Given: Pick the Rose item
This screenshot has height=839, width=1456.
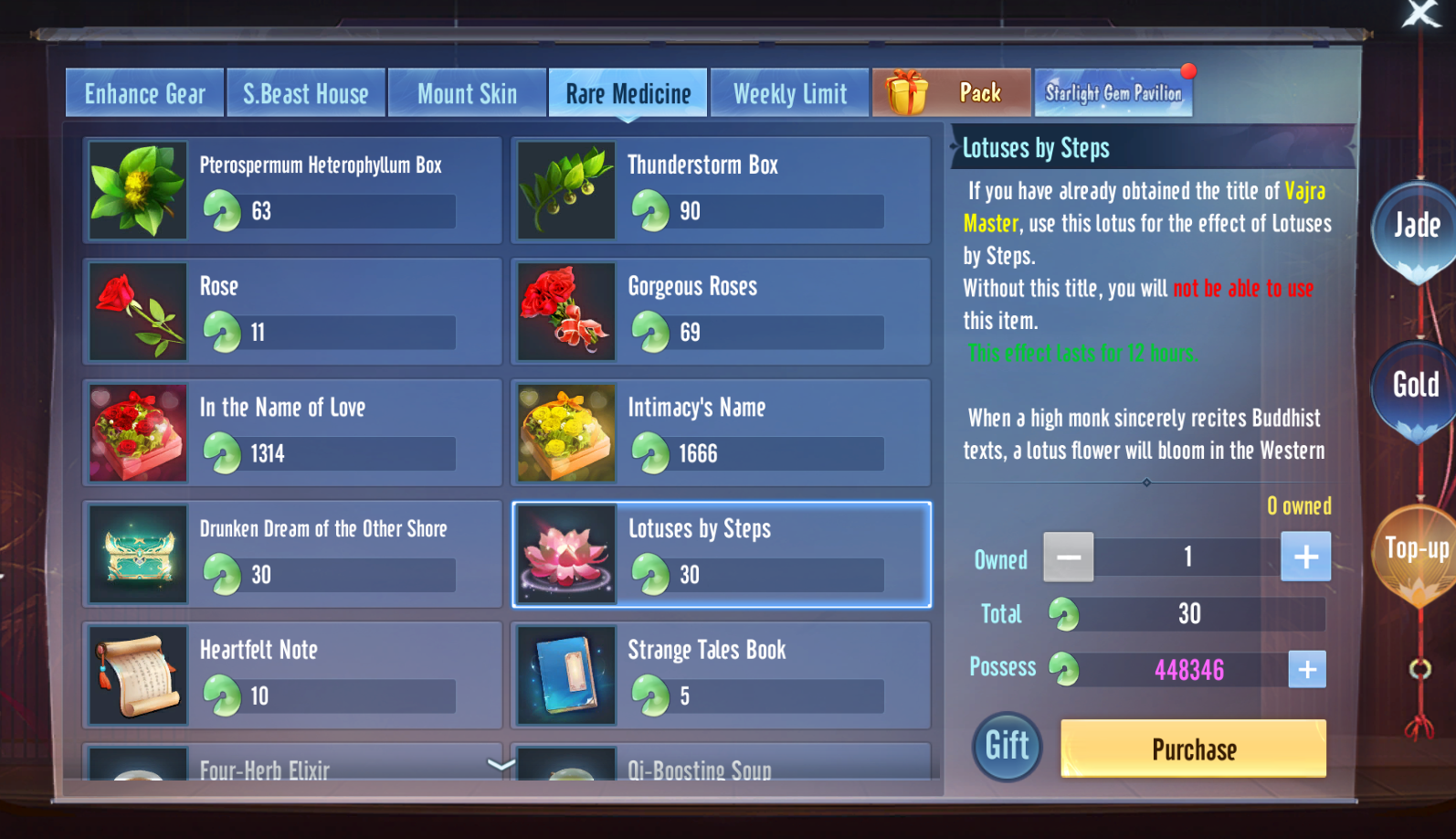Looking at the screenshot, I should (x=292, y=312).
